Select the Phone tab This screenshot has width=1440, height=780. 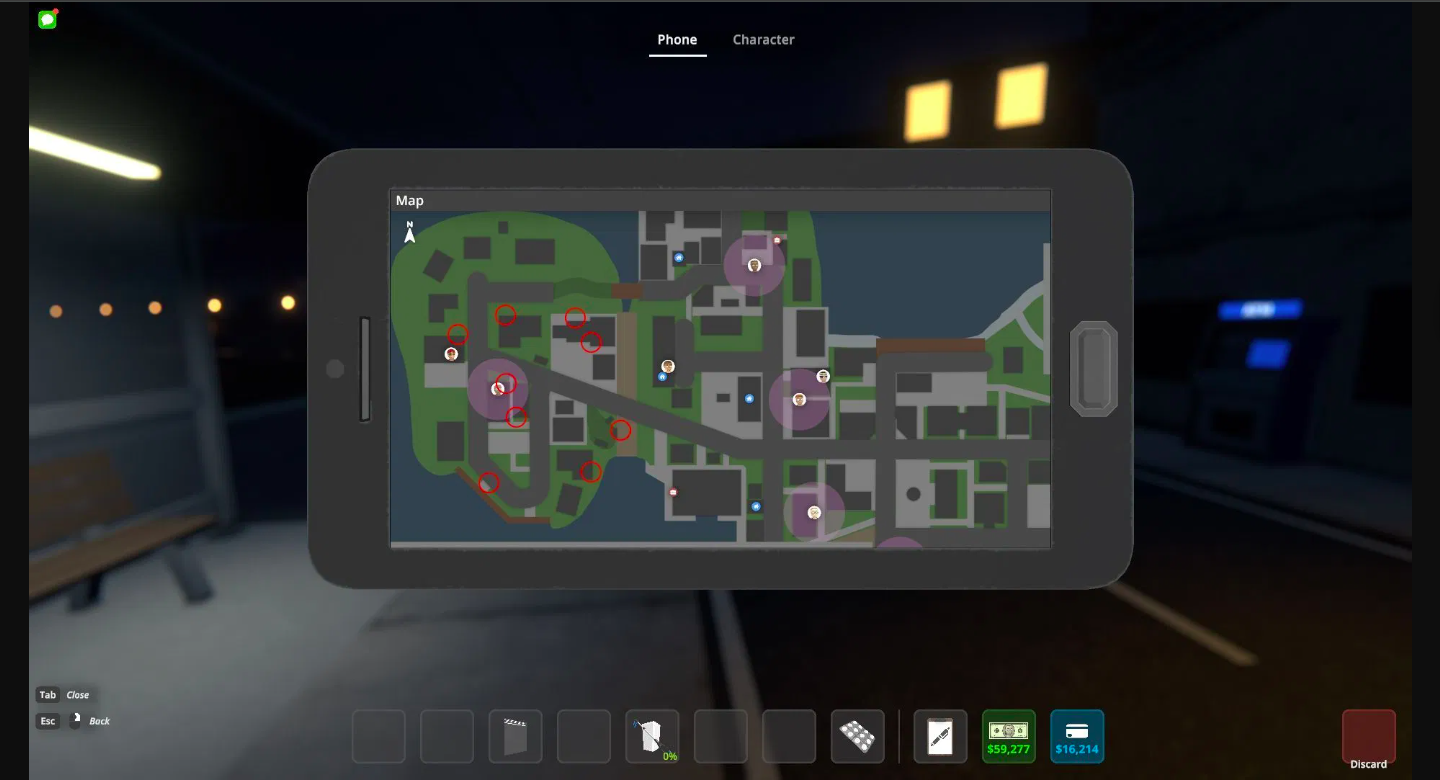tap(677, 39)
